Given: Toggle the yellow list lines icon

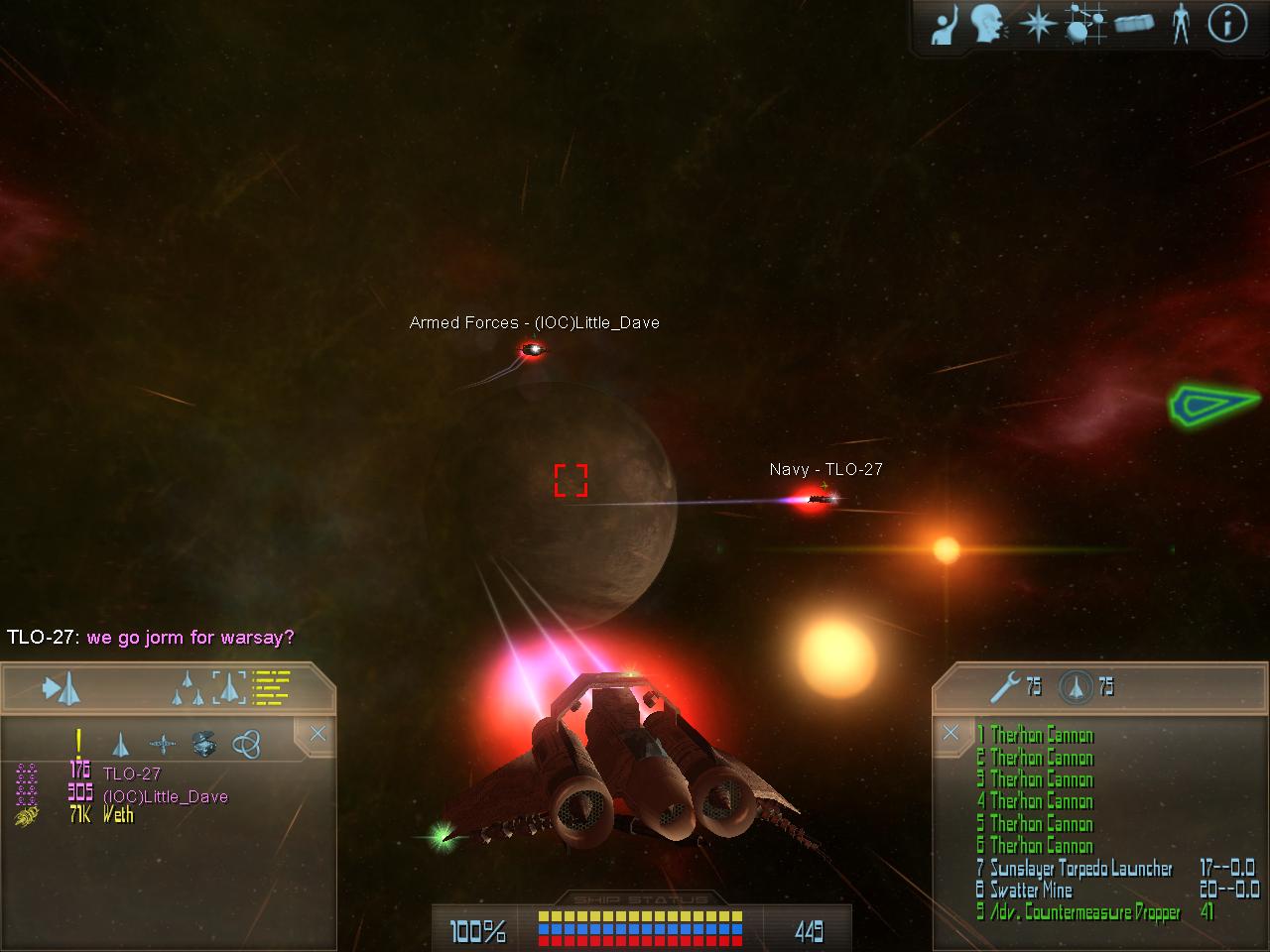Looking at the screenshot, I should tap(271, 686).
